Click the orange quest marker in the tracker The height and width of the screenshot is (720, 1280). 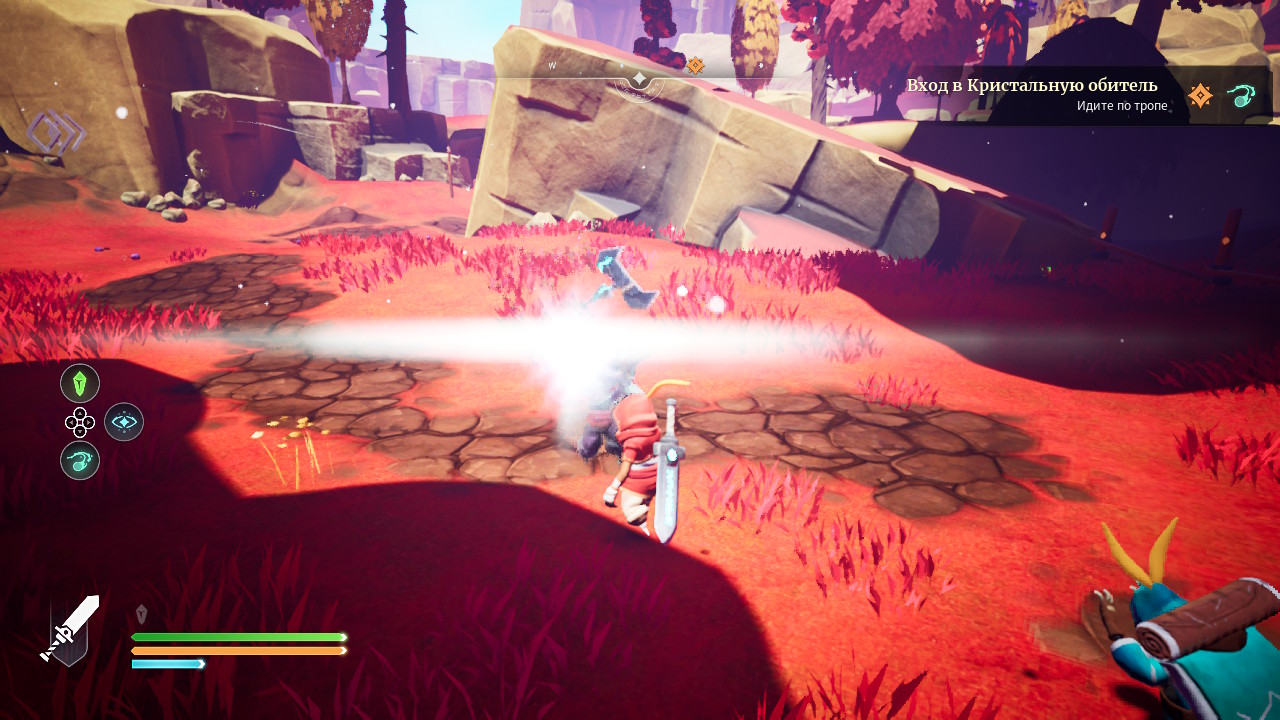coord(1200,96)
